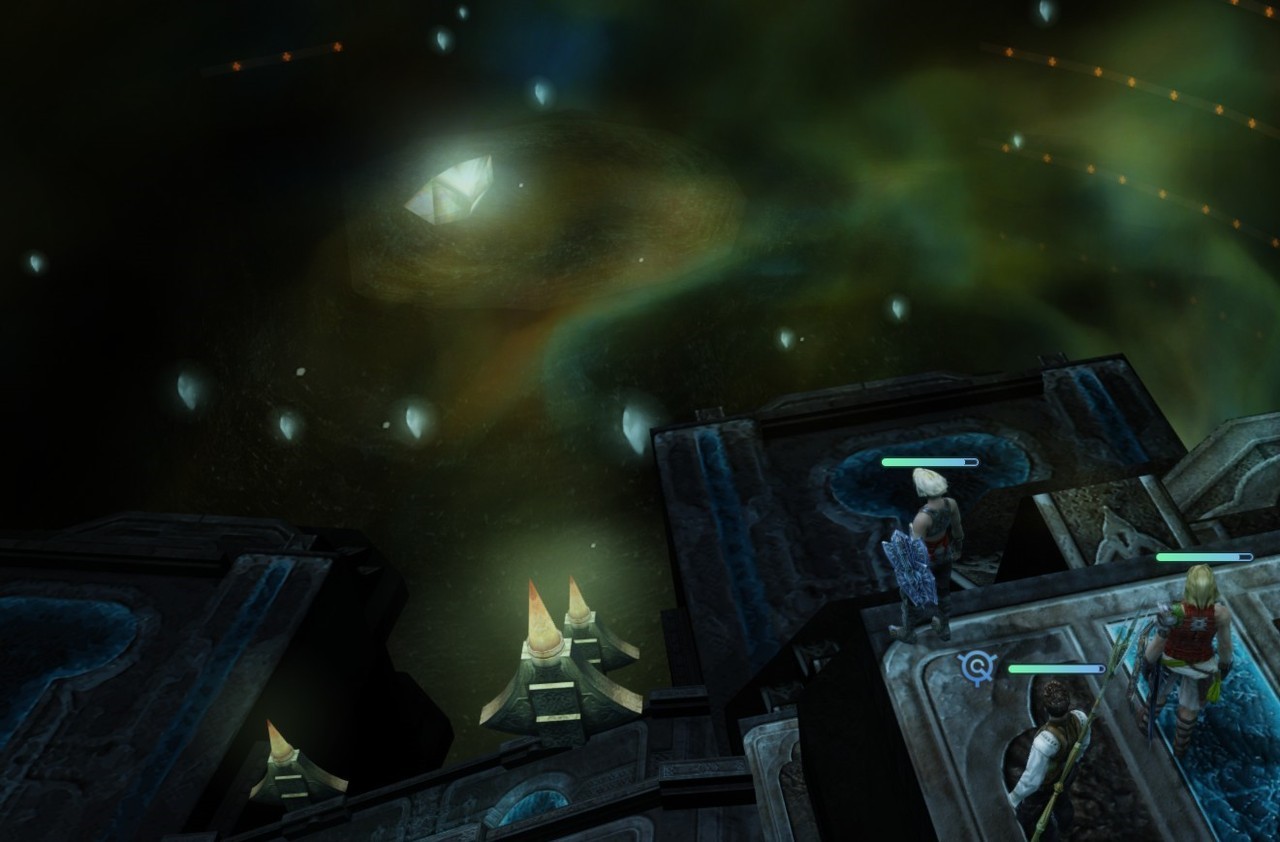Click the blue circular status icon
This screenshot has height=842, width=1280.
coord(975,667)
